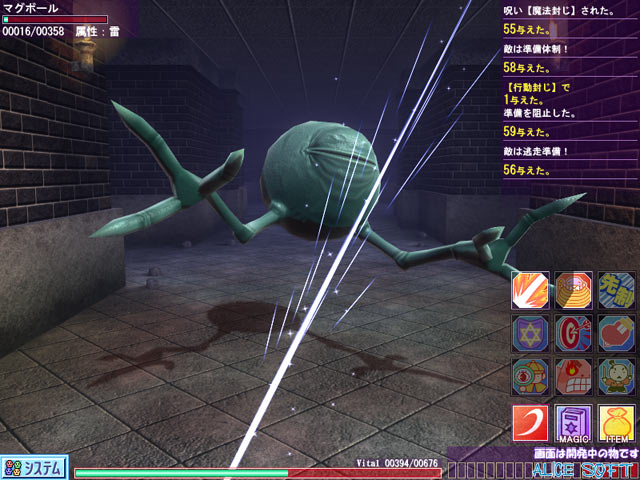Viewport: 640px width, 480px height.
Task: Use the red slash attack command
Action: point(531,423)
